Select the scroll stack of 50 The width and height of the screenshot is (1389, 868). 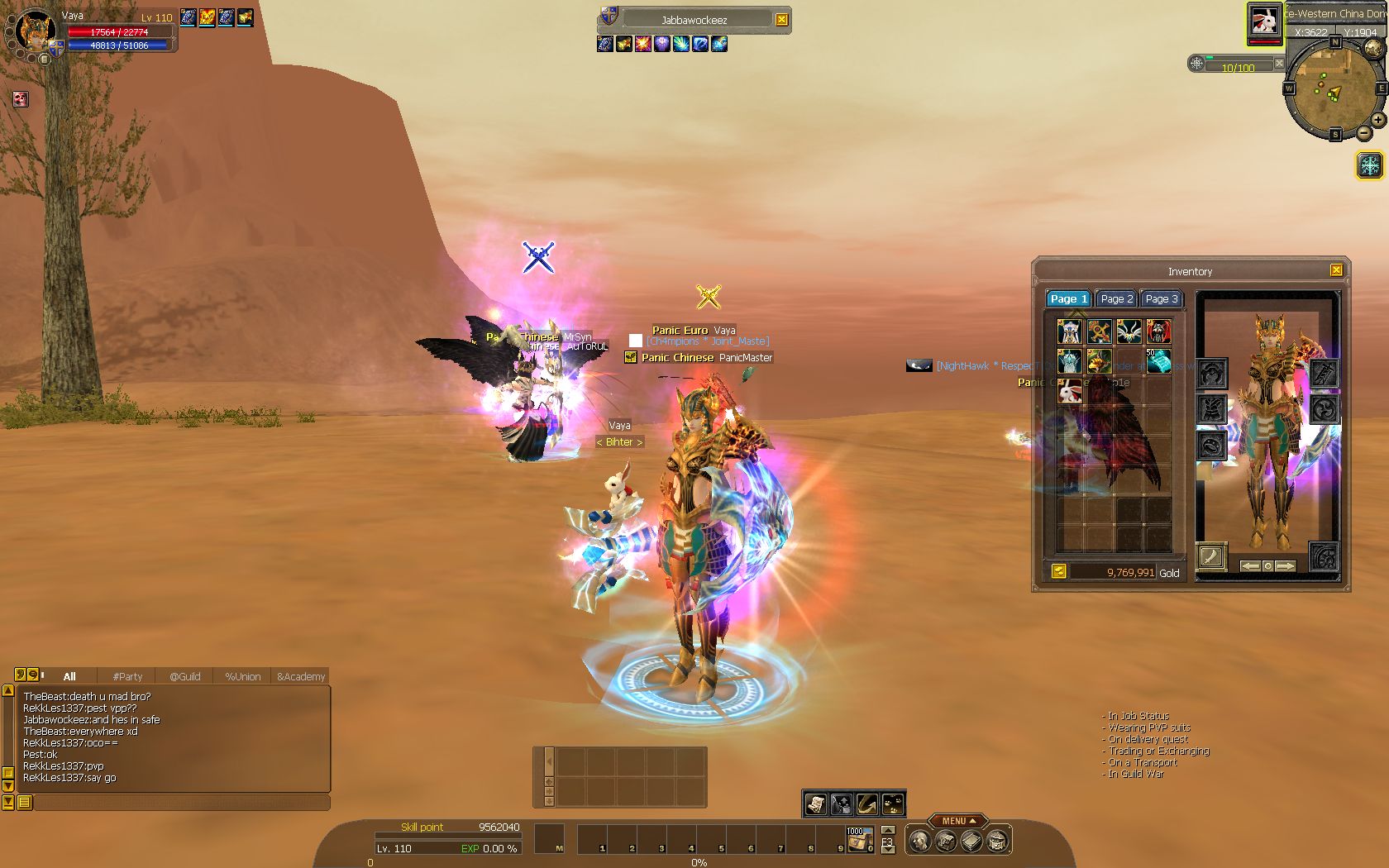(x=1158, y=360)
